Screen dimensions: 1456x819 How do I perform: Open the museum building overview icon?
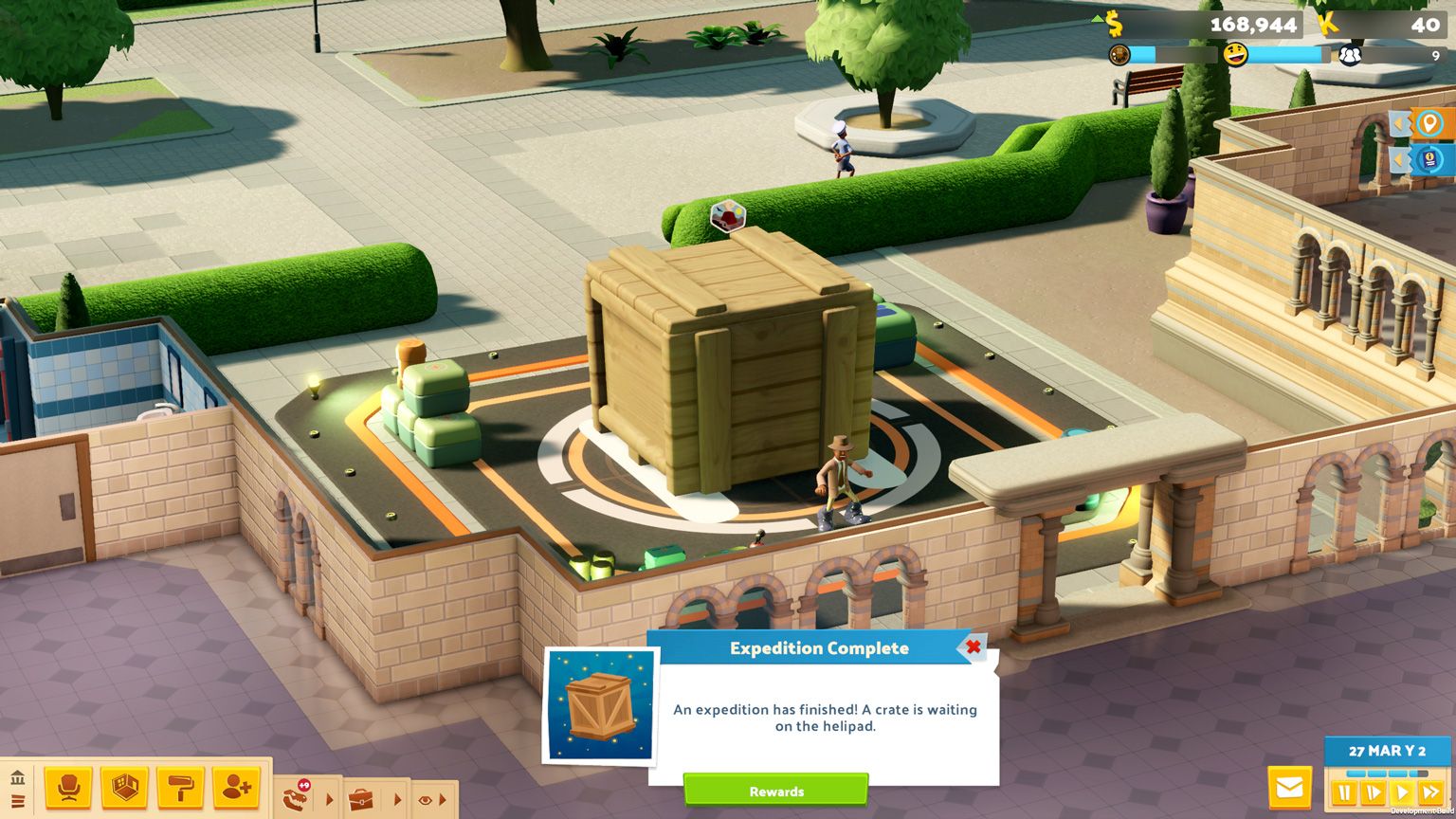(17, 778)
